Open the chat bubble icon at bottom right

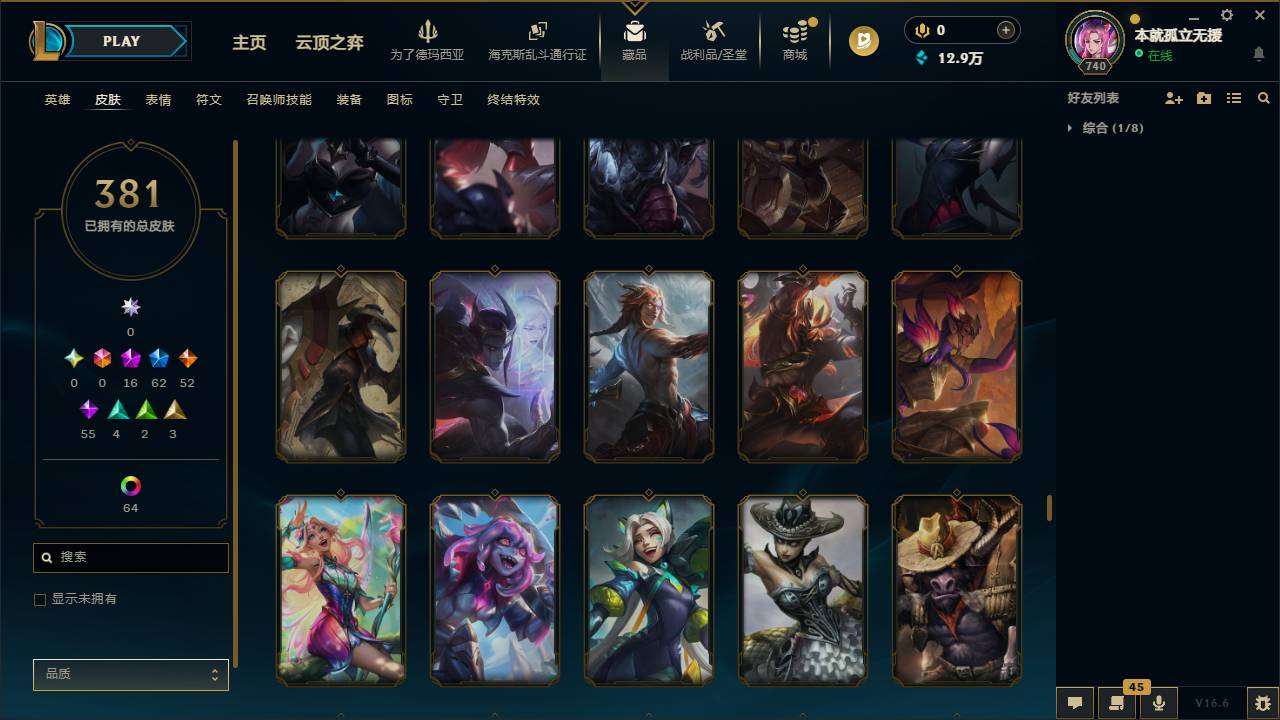click(1074, 703)
